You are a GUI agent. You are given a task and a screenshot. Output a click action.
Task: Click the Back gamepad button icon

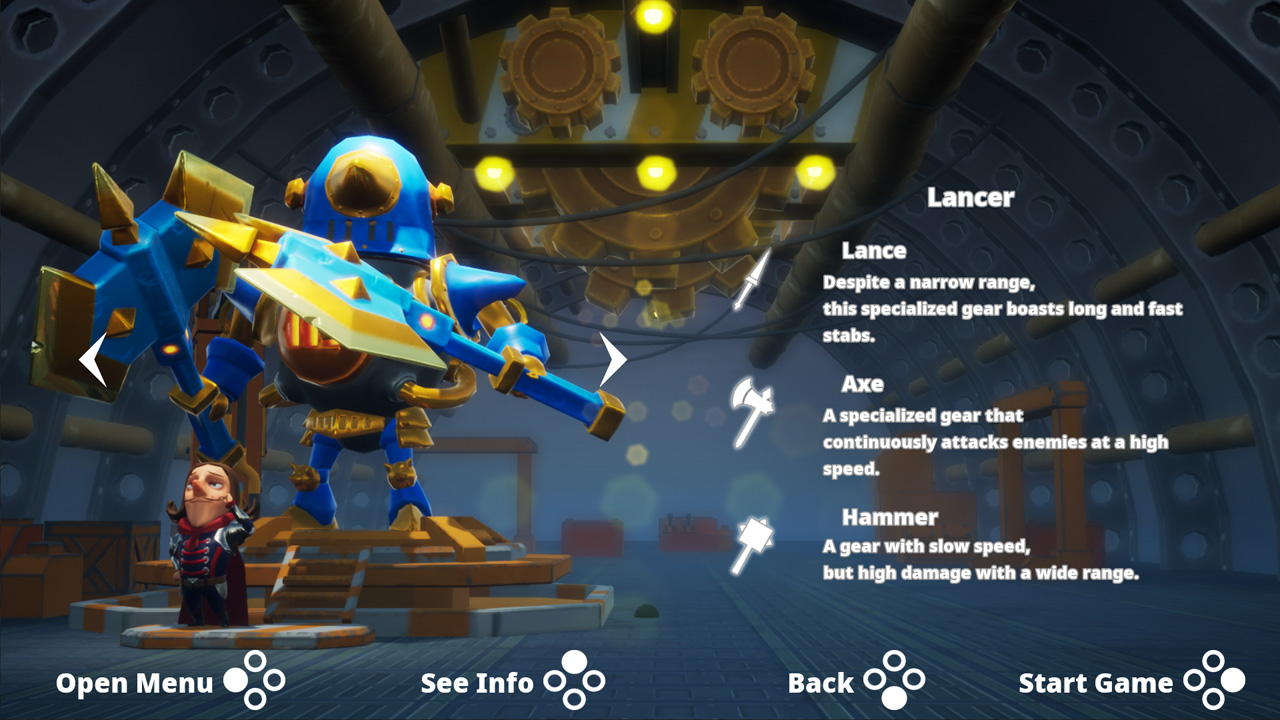(x=895, y=683)
